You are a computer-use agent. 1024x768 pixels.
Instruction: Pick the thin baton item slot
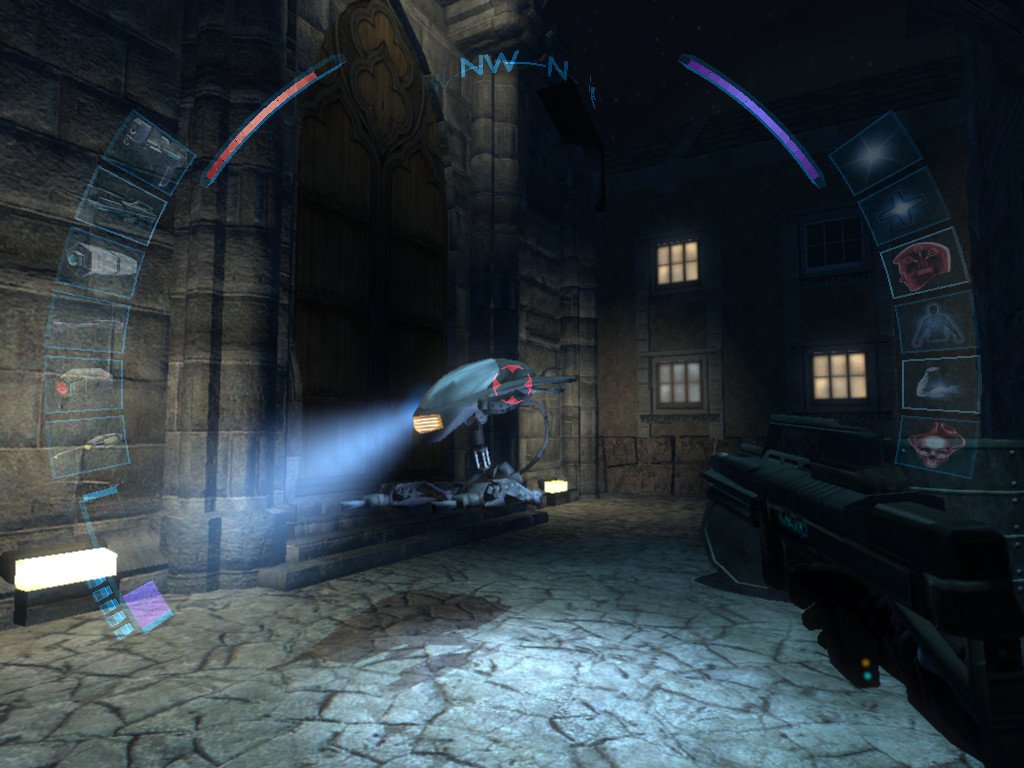[87, 324]
